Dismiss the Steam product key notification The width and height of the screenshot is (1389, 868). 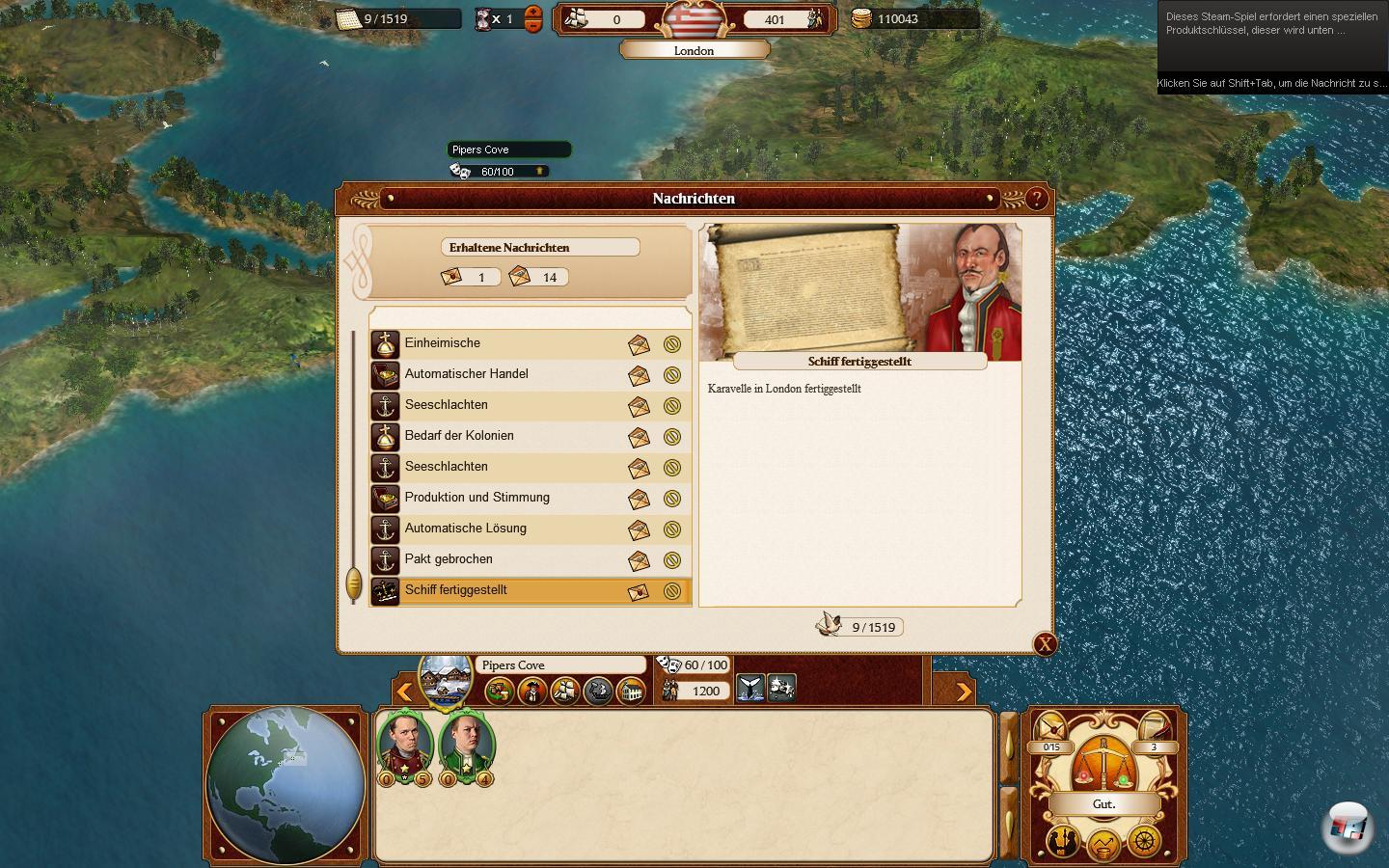tap(1271, 48)
